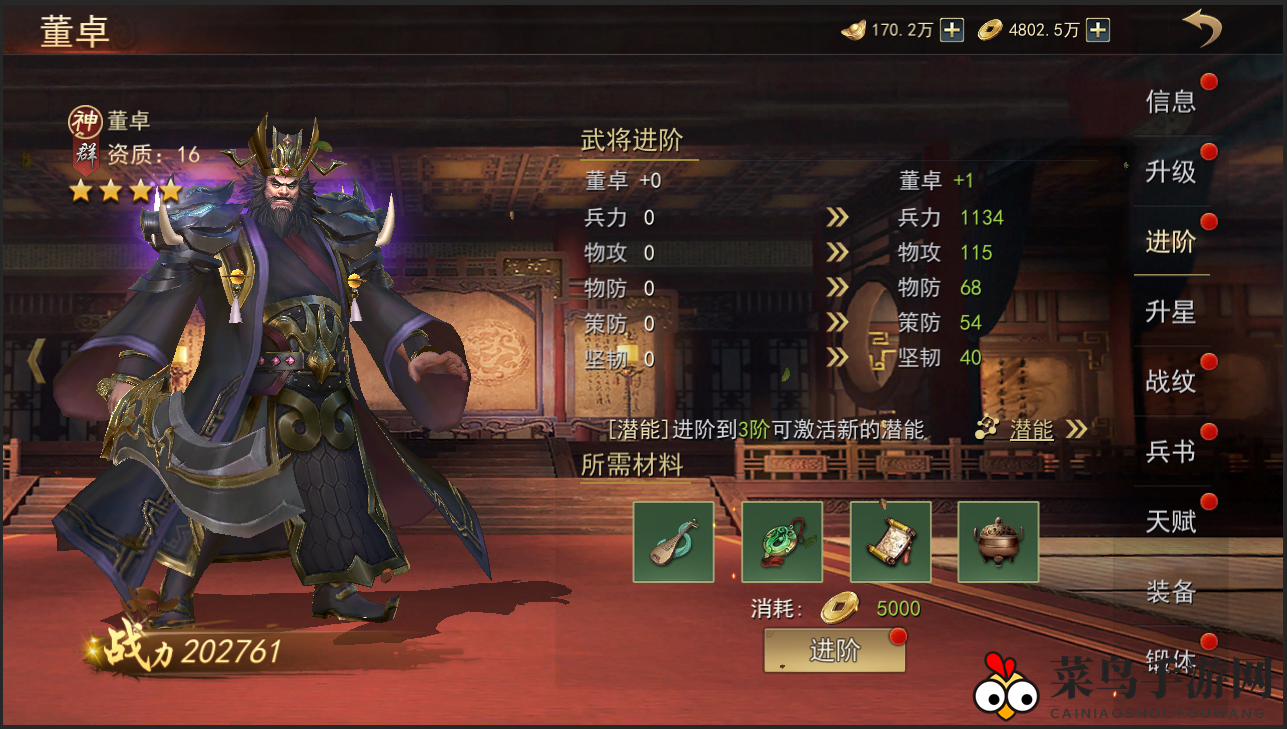Open the 装备 tab
Viewport: 1287px width, 729px height.
1171,592
